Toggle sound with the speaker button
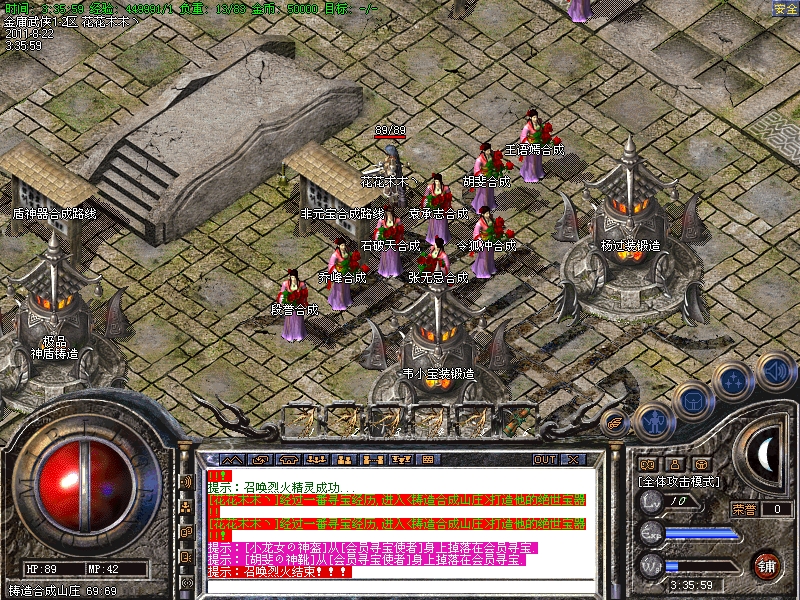Viewport: 800px width, 600px height. [x=774, y=370]
